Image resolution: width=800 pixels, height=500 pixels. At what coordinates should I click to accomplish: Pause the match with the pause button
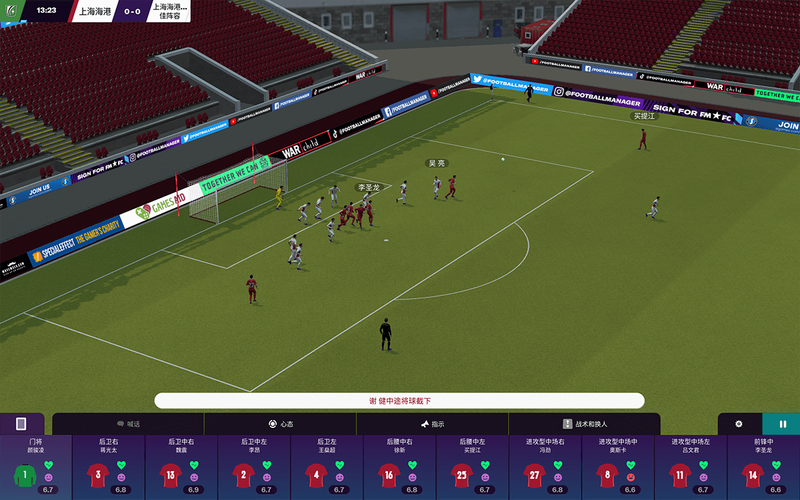782,424
